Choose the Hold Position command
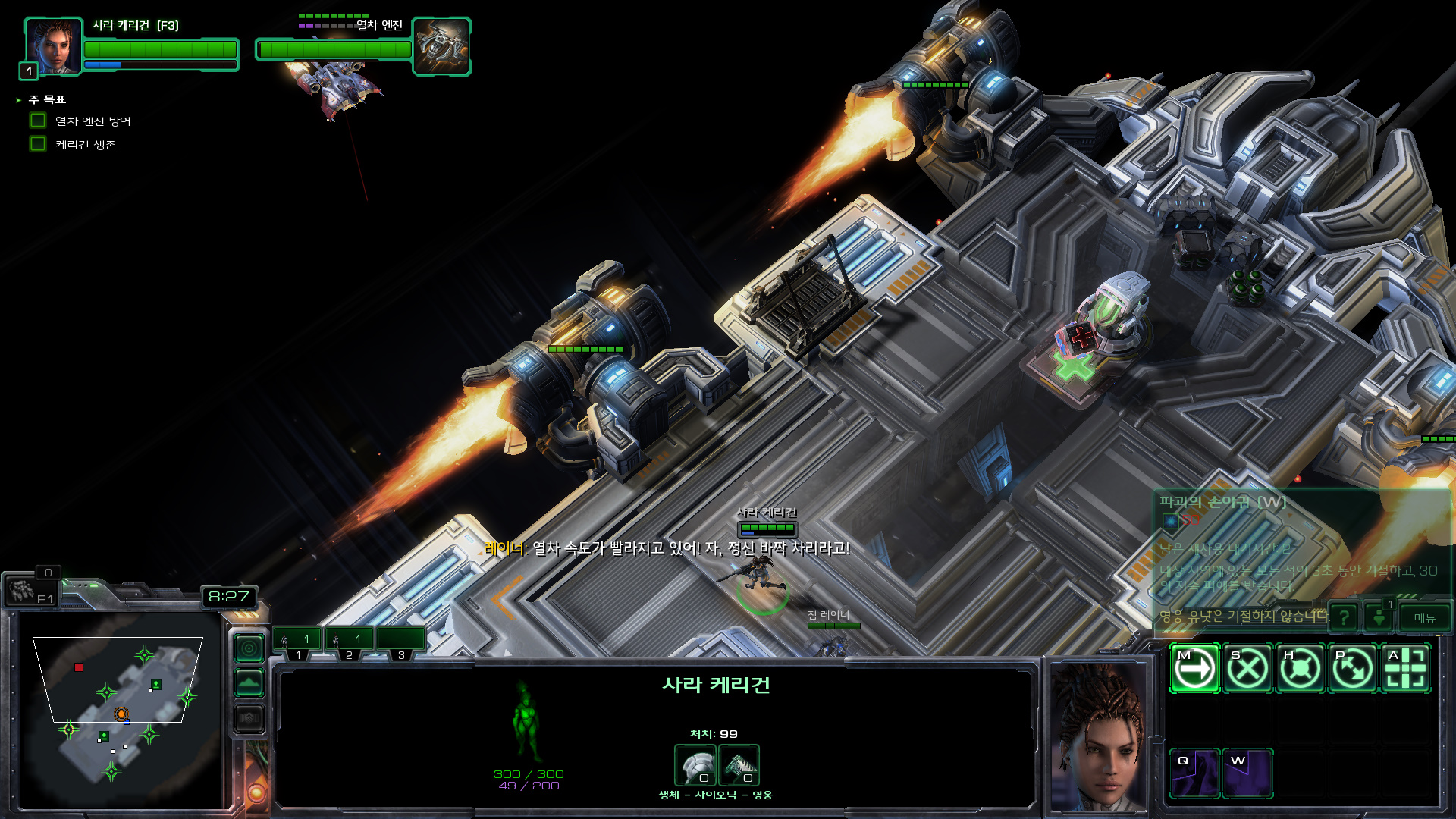 (x=1300, y=669)
